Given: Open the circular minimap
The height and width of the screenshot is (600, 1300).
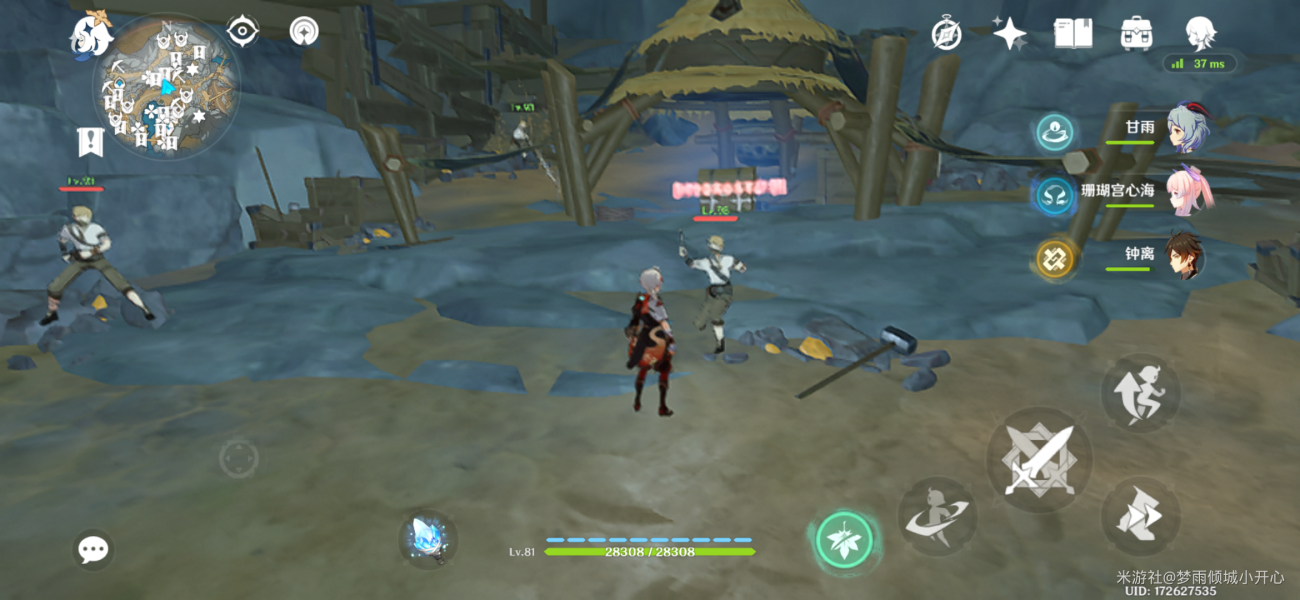Looking at the screenshot, I should [x=166, y=87].
